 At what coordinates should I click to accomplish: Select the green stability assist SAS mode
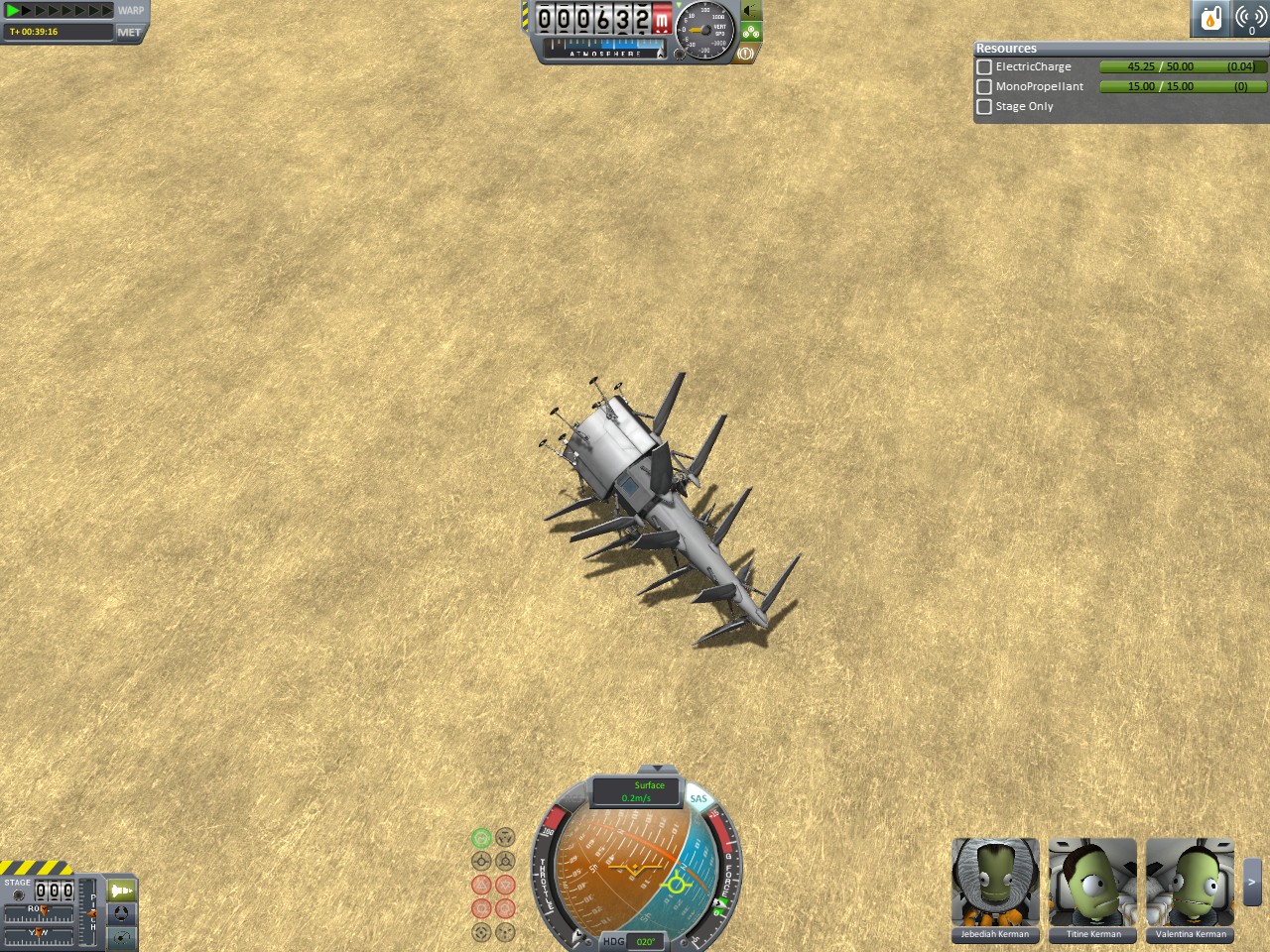[481, 838]
